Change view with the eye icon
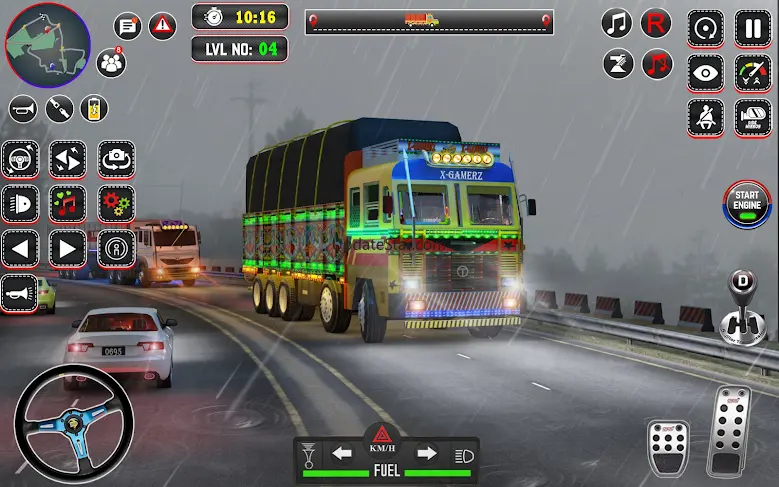Image resolution: width=779 pixels, height=487 pixels. [705, 73]
